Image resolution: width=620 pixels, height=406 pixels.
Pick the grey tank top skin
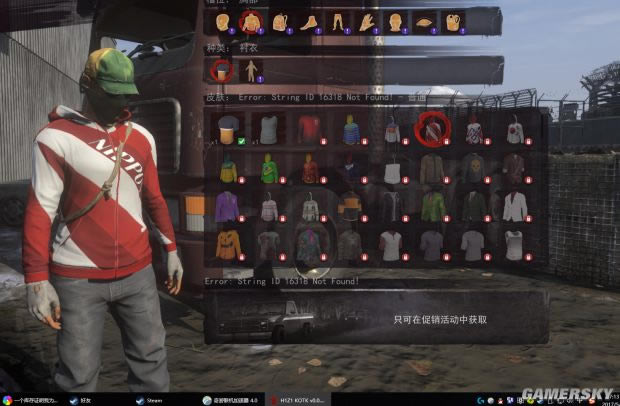point(268,128)
